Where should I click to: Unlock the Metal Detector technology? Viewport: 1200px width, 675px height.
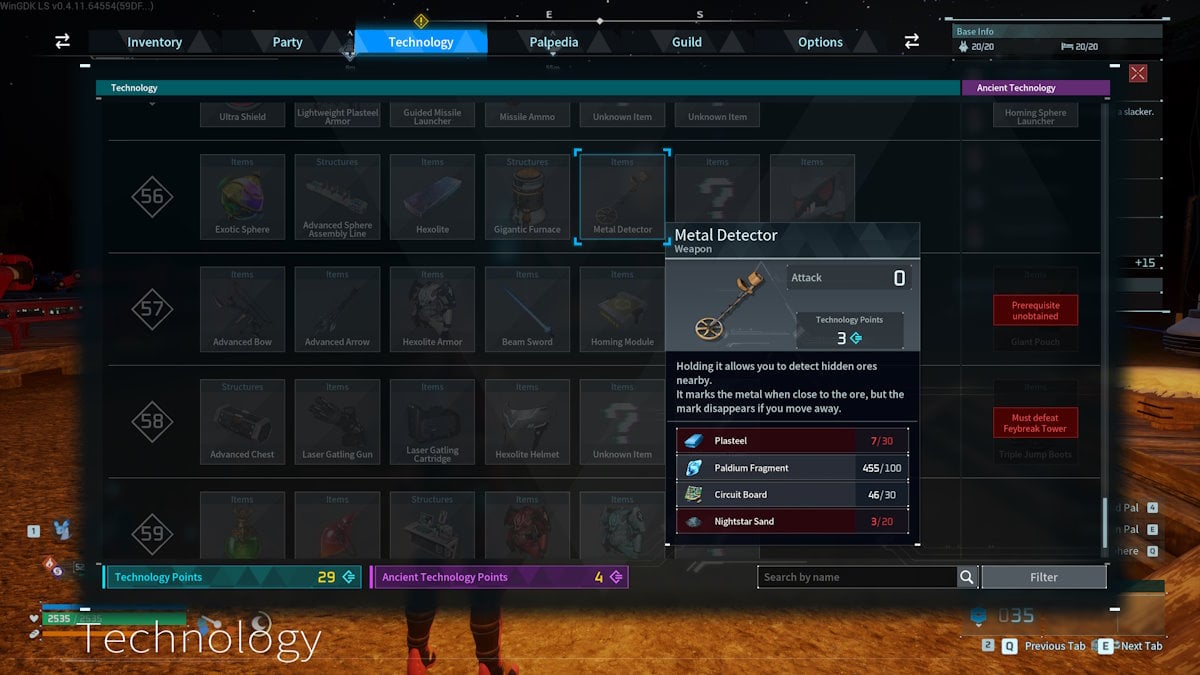click(622, 197)
